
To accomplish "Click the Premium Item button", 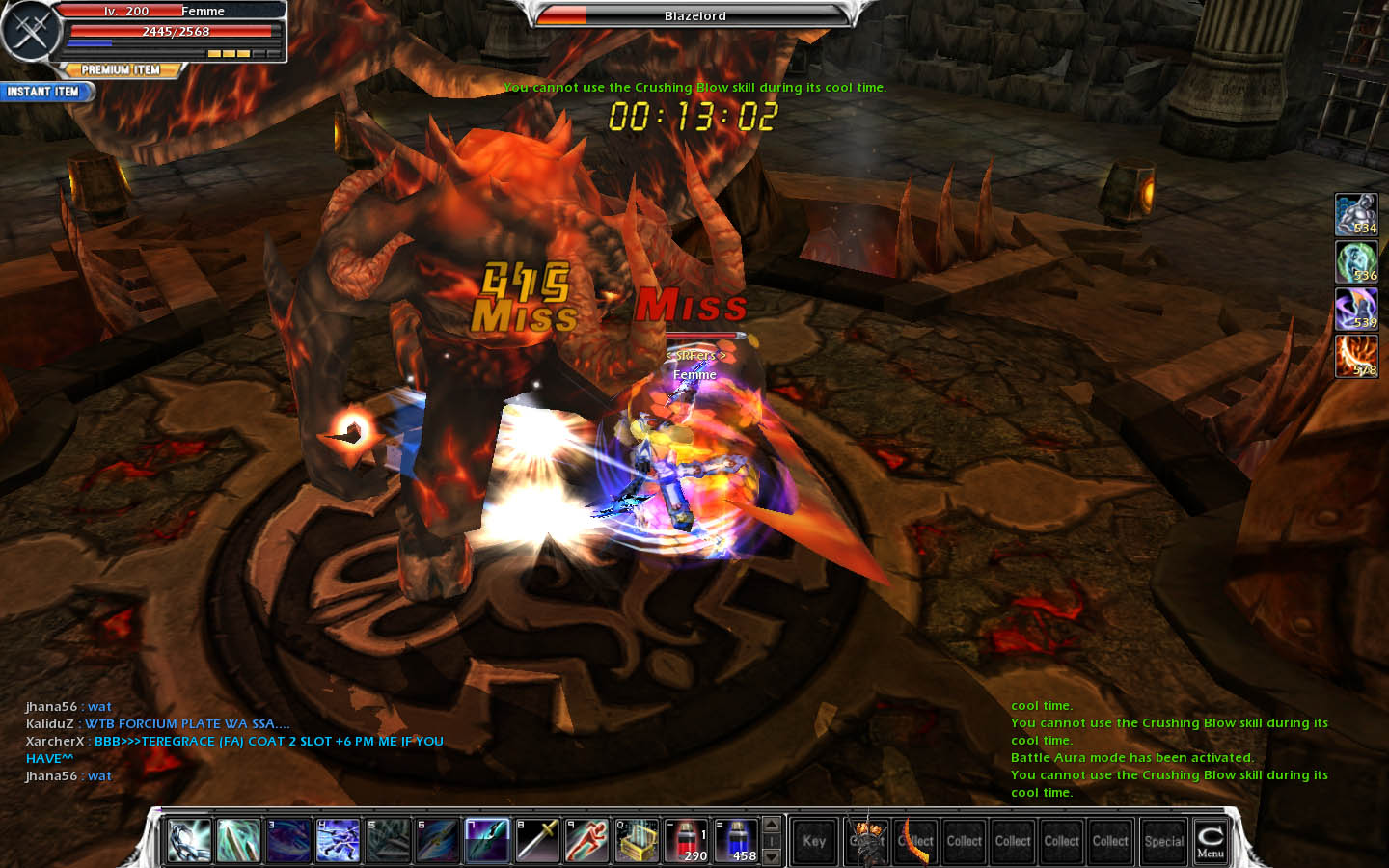I will click(x=121, y=70).
